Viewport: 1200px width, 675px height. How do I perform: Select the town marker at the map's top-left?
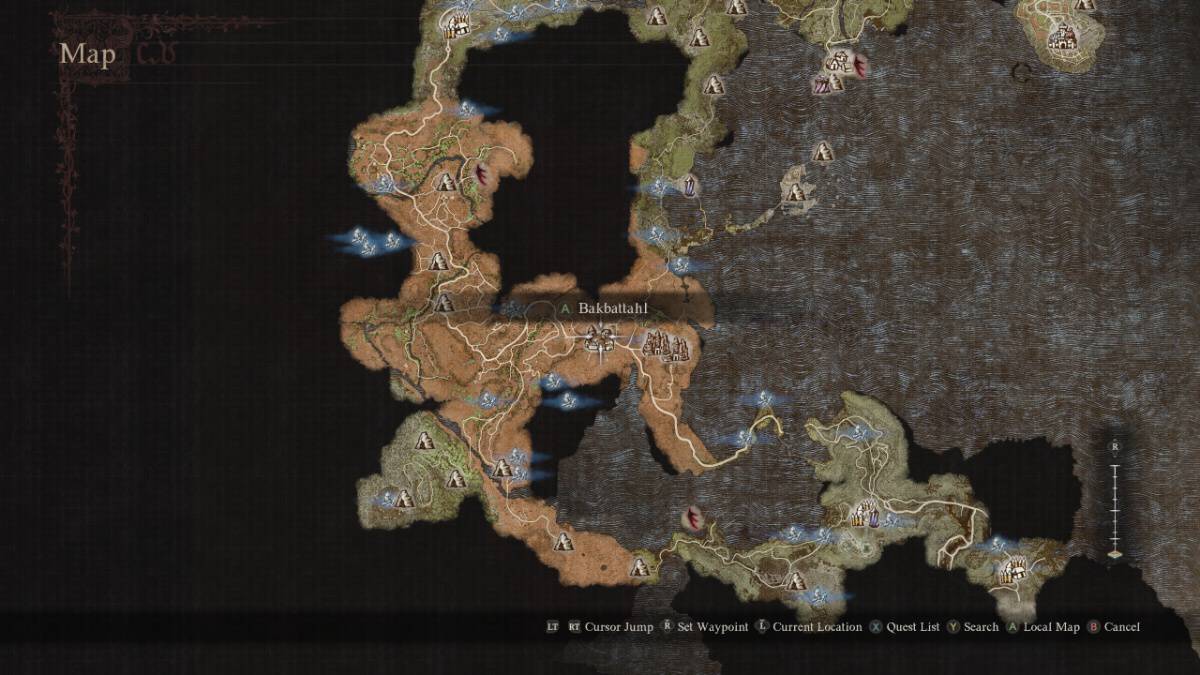tap(459, 22)
